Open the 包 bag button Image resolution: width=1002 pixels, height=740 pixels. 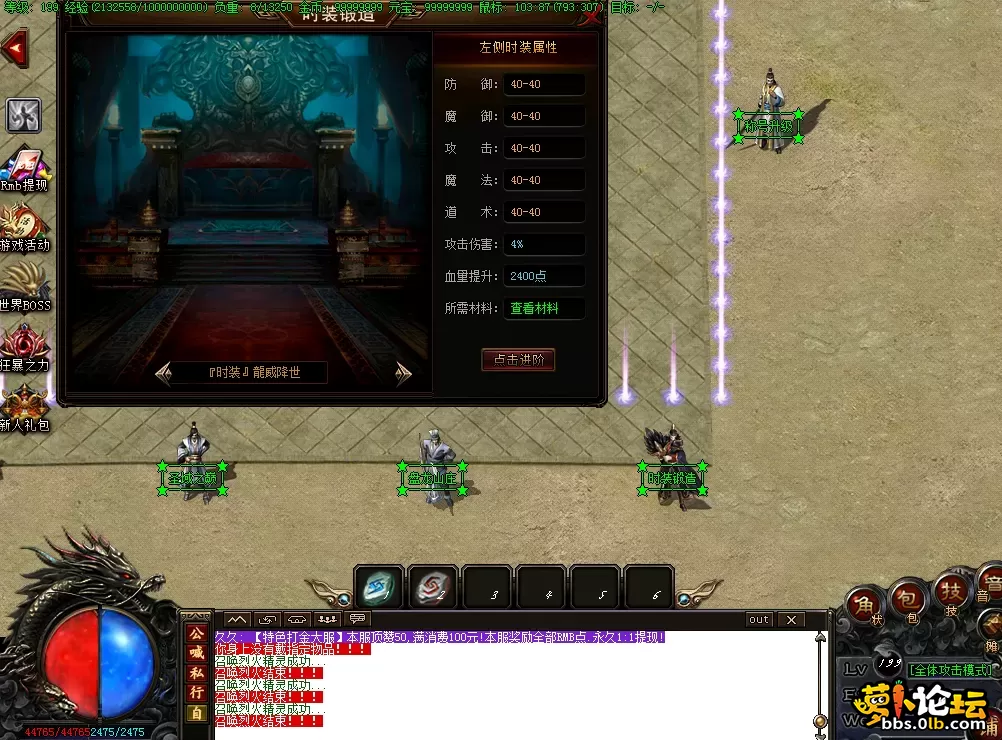(x=908, y=600)
